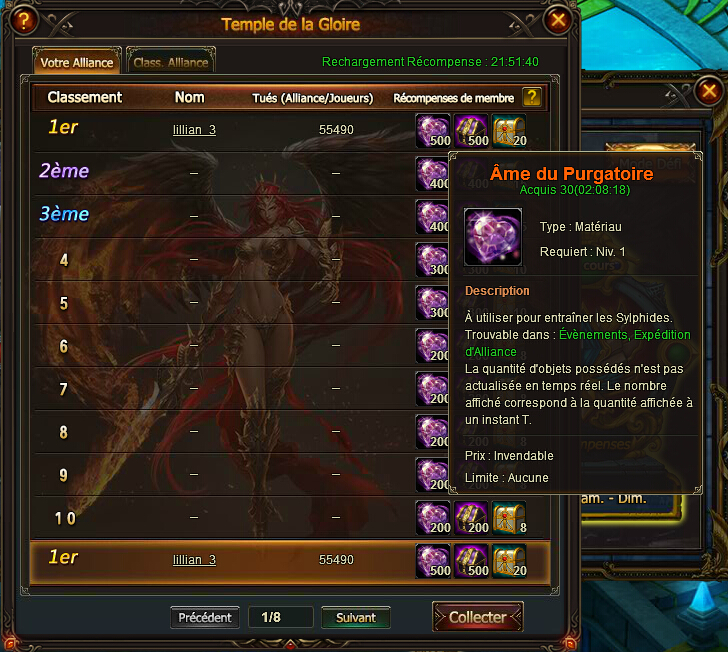Screen dimensions: 728x652
Task: Select the 200 purple bundle reward in rank 10
Action: tap(471, 518)
